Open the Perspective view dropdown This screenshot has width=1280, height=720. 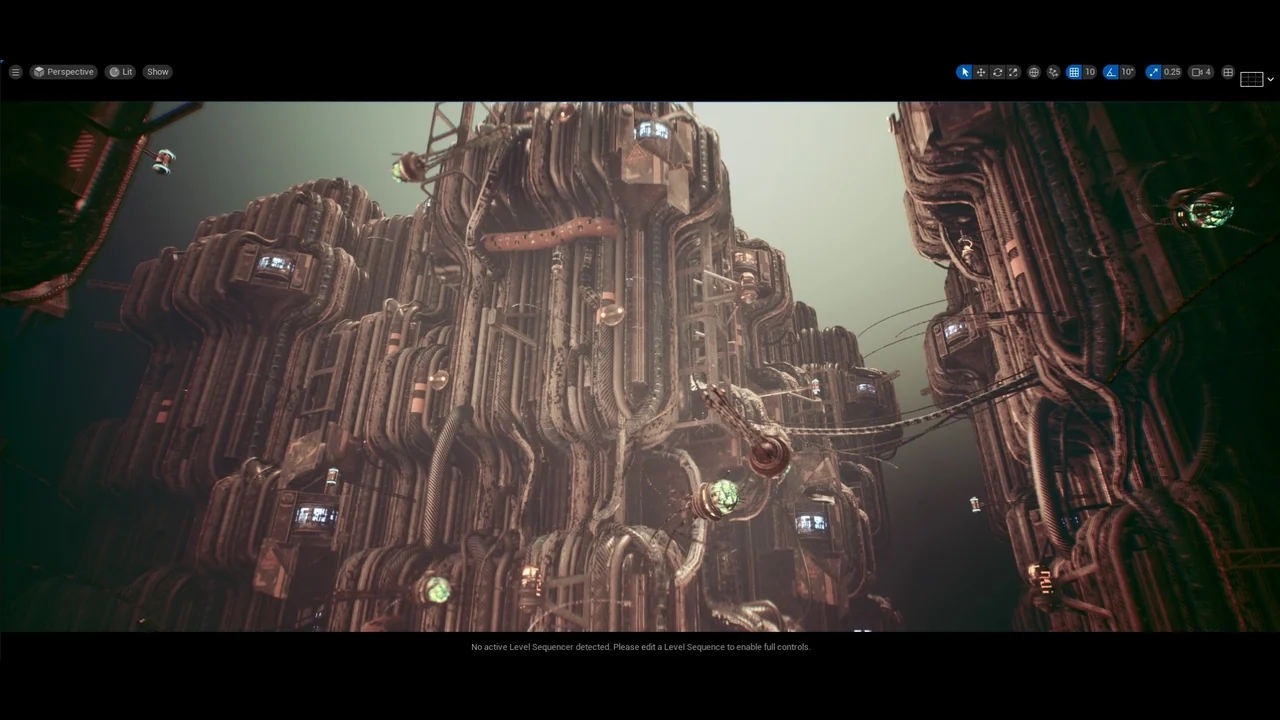click(x=63, y=71)
